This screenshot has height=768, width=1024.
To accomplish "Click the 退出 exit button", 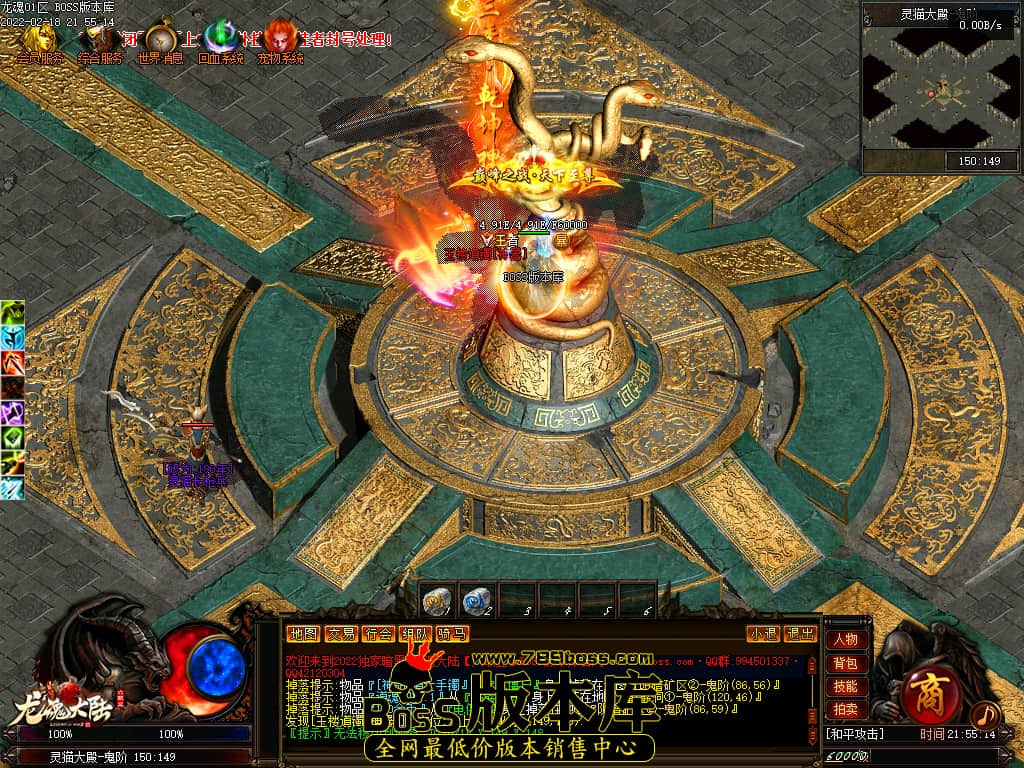I will pos(800,633).
